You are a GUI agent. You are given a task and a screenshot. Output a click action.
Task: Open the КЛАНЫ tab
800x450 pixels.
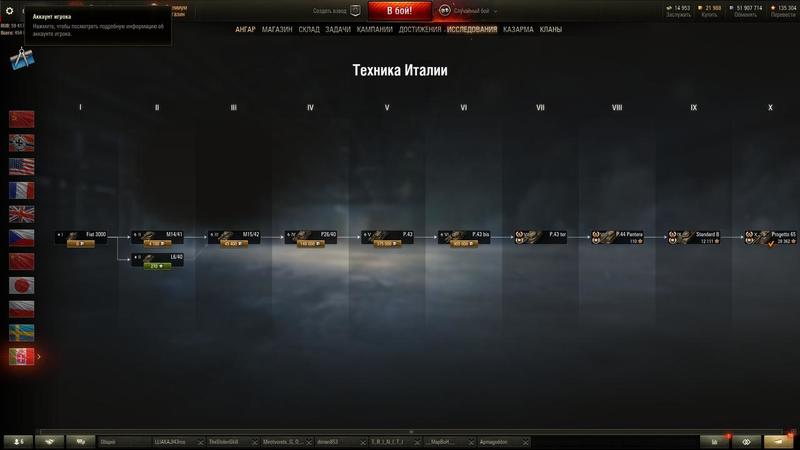(550, 30)
